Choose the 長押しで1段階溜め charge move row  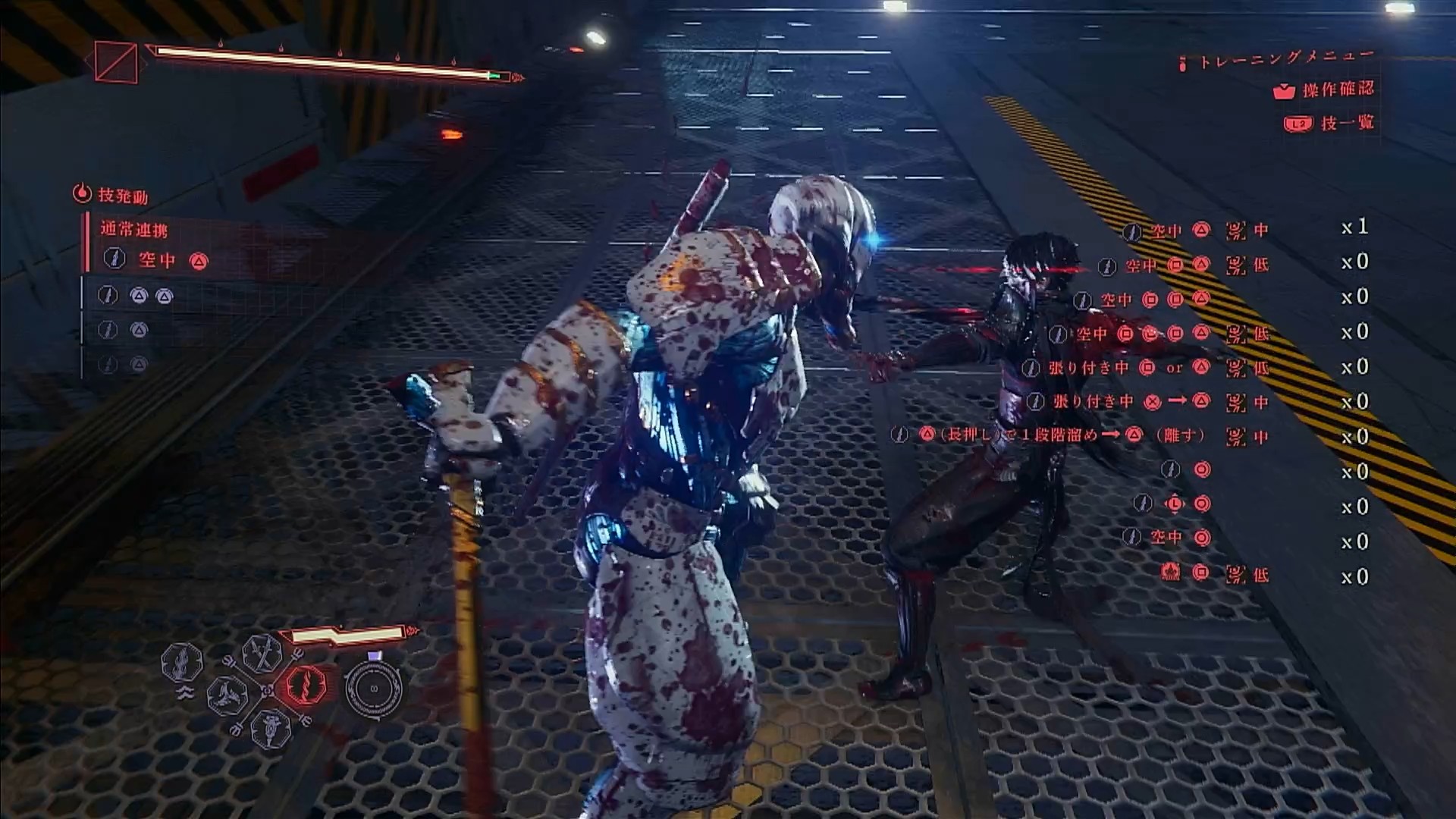tap(1054, 435)
